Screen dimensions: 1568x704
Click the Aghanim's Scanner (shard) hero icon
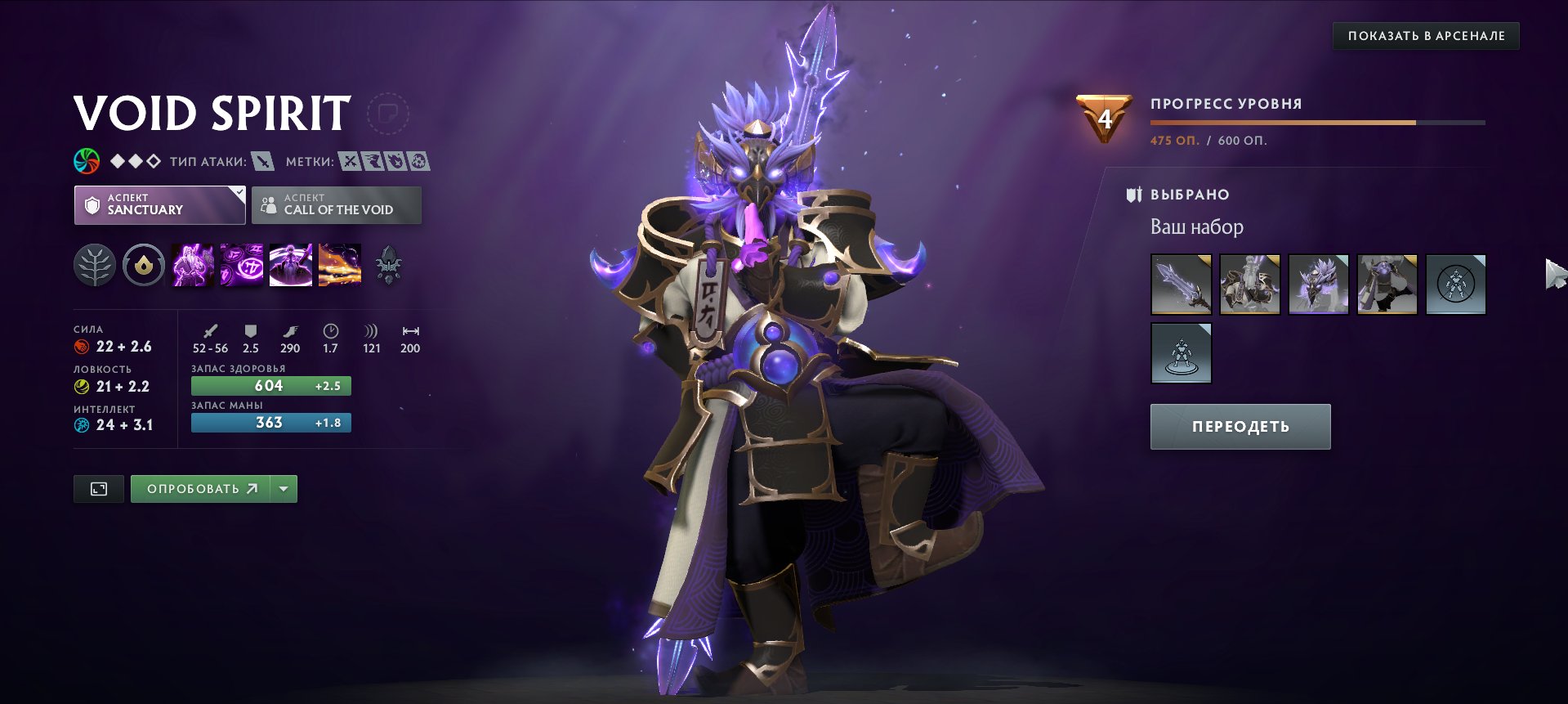(390, 263)
